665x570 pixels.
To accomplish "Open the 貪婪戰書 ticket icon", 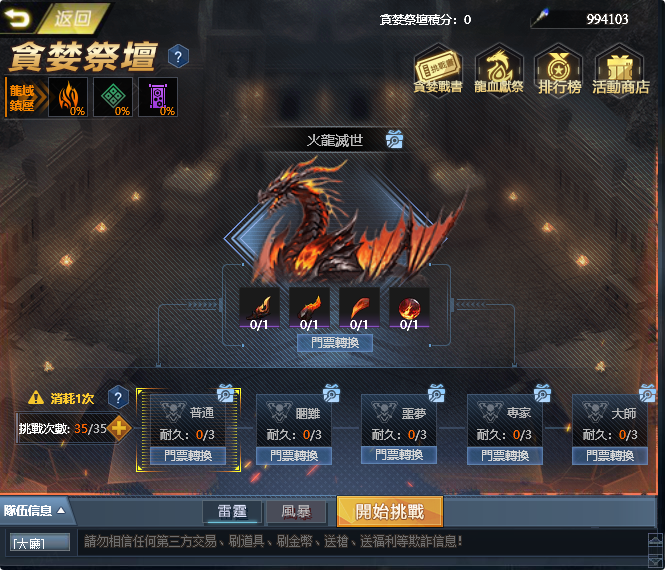I will click(437, 70).
